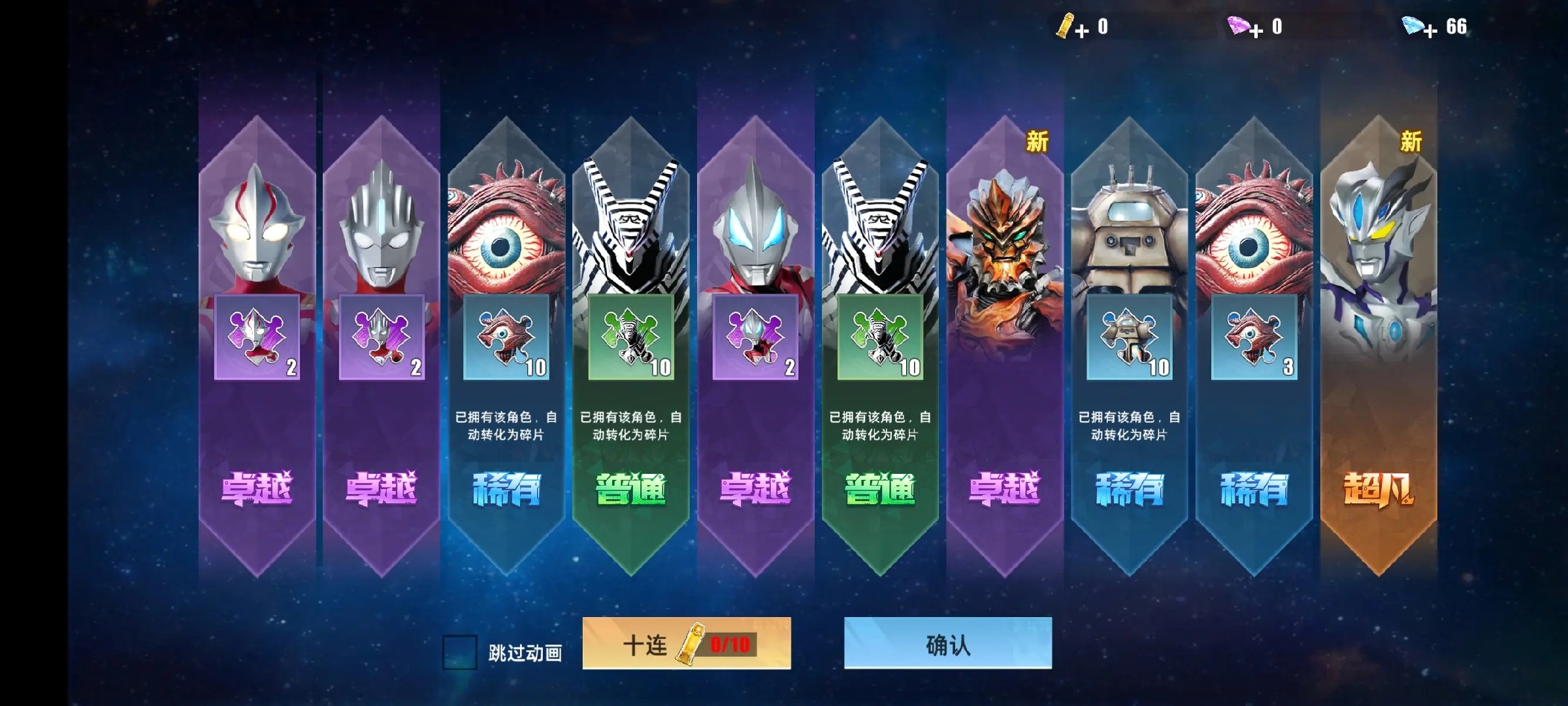Toggle the 跳过动画 skip animation checkbox
The image size is (1568, 706).
point(459,652)
